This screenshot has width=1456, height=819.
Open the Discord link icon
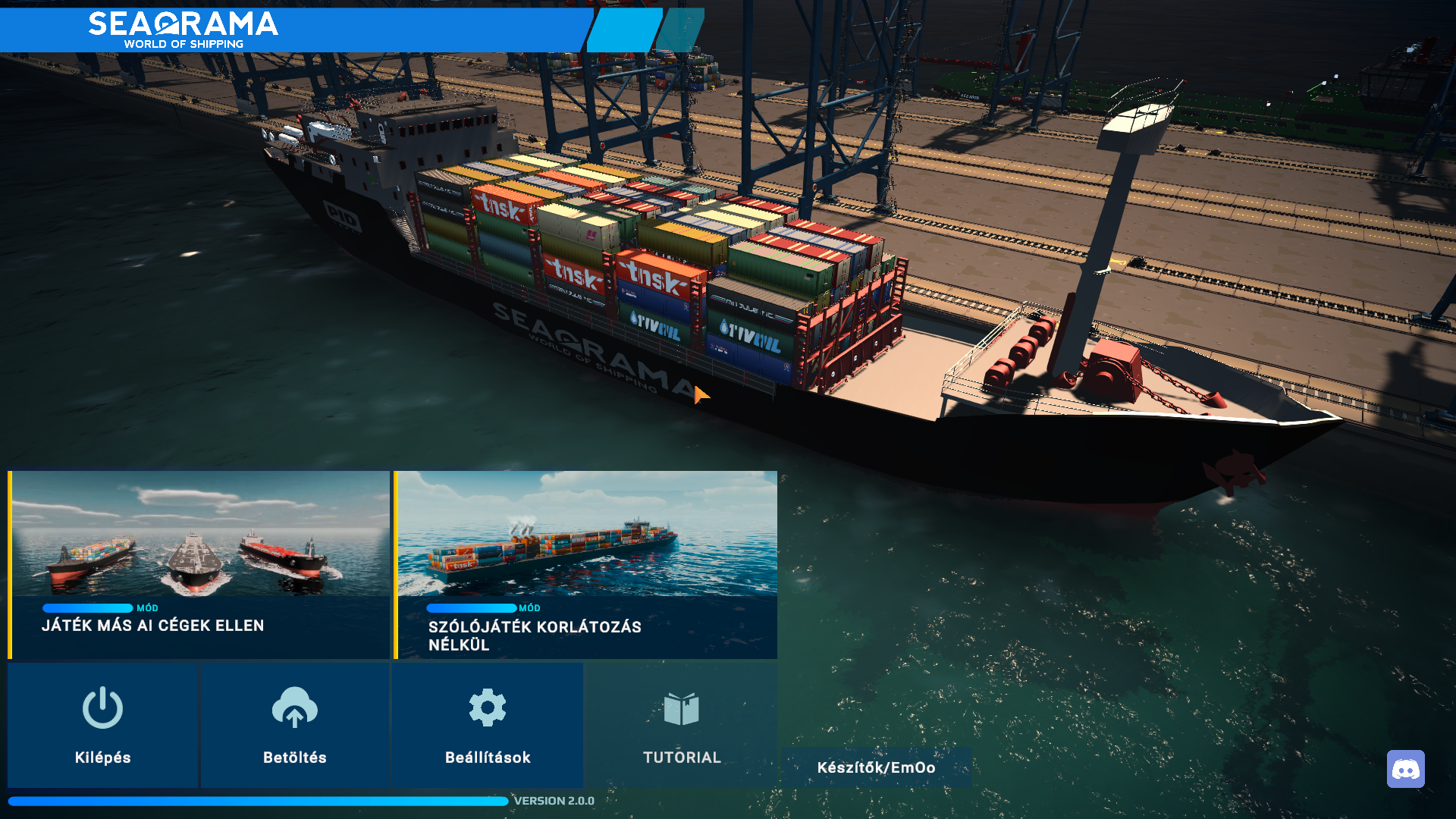[1405, 769]
